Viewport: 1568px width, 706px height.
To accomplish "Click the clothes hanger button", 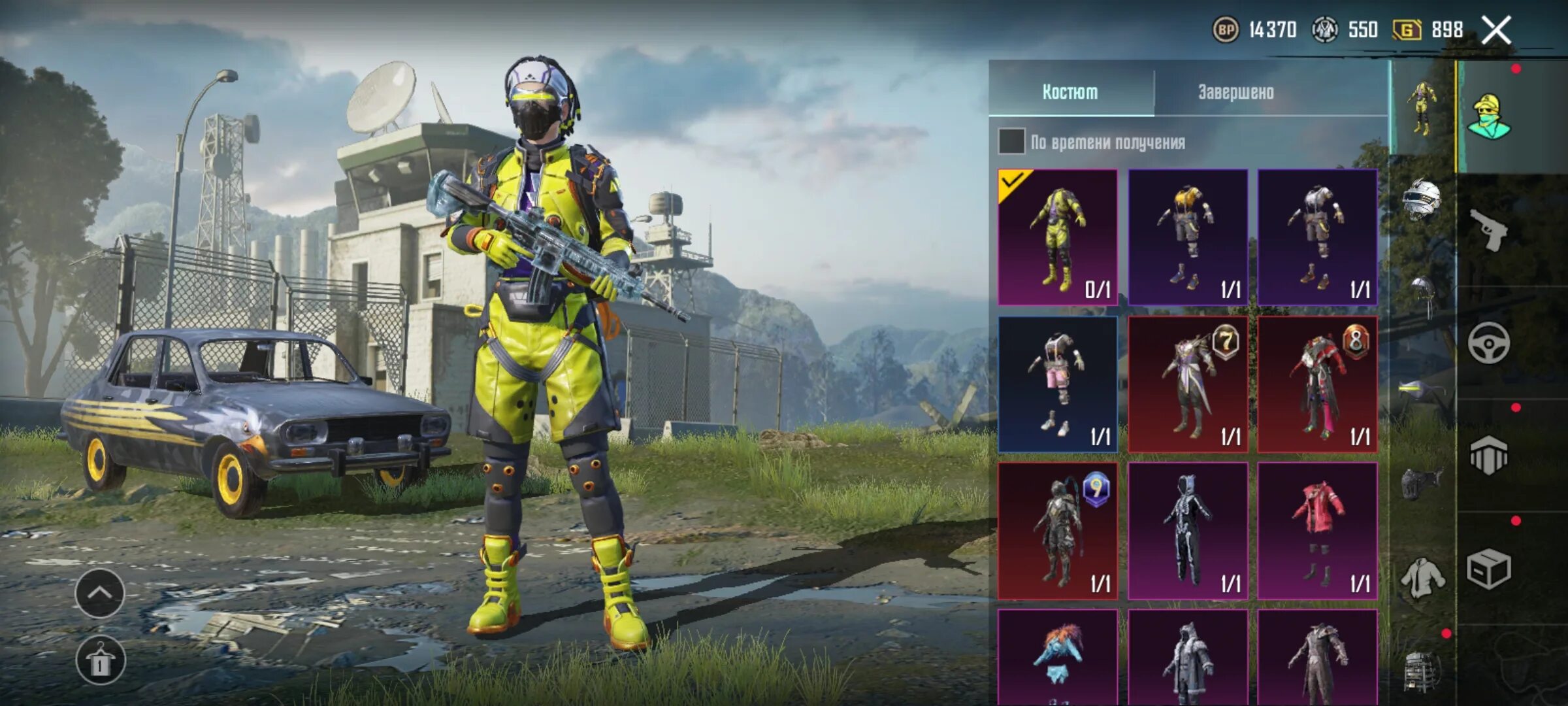I will tap(99, 660).
